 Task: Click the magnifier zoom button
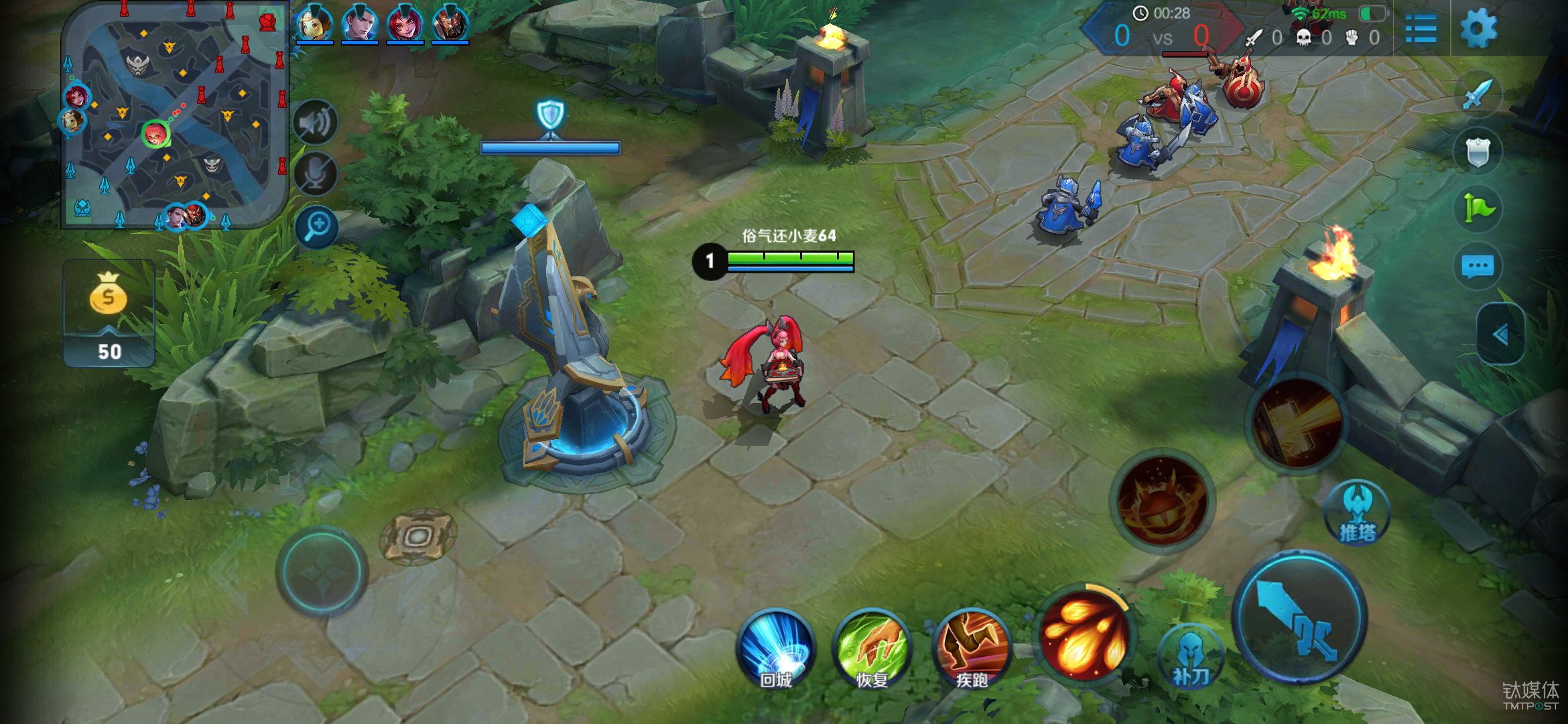click(x=316, y=227)
